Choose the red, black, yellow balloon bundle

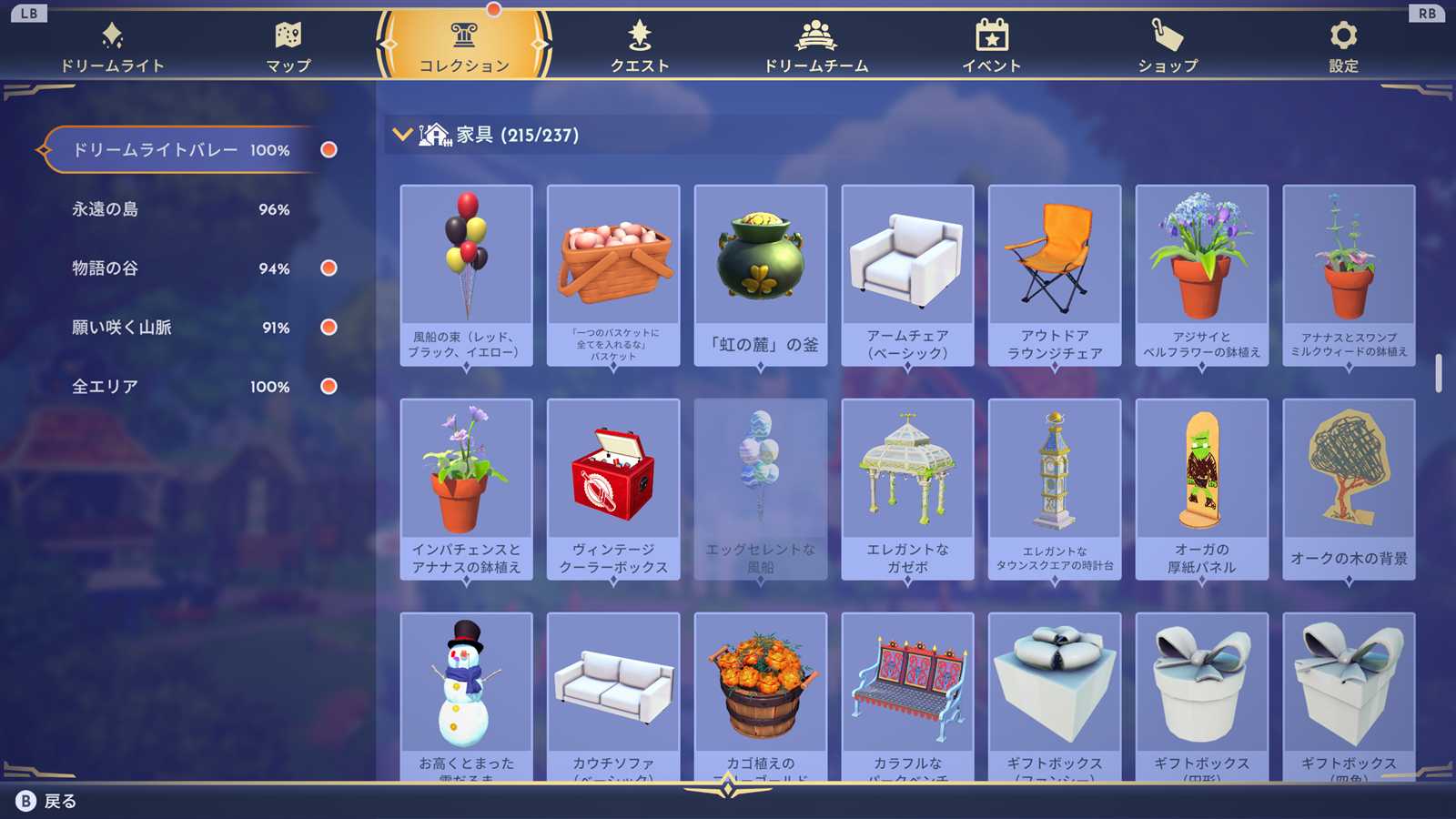466,275
